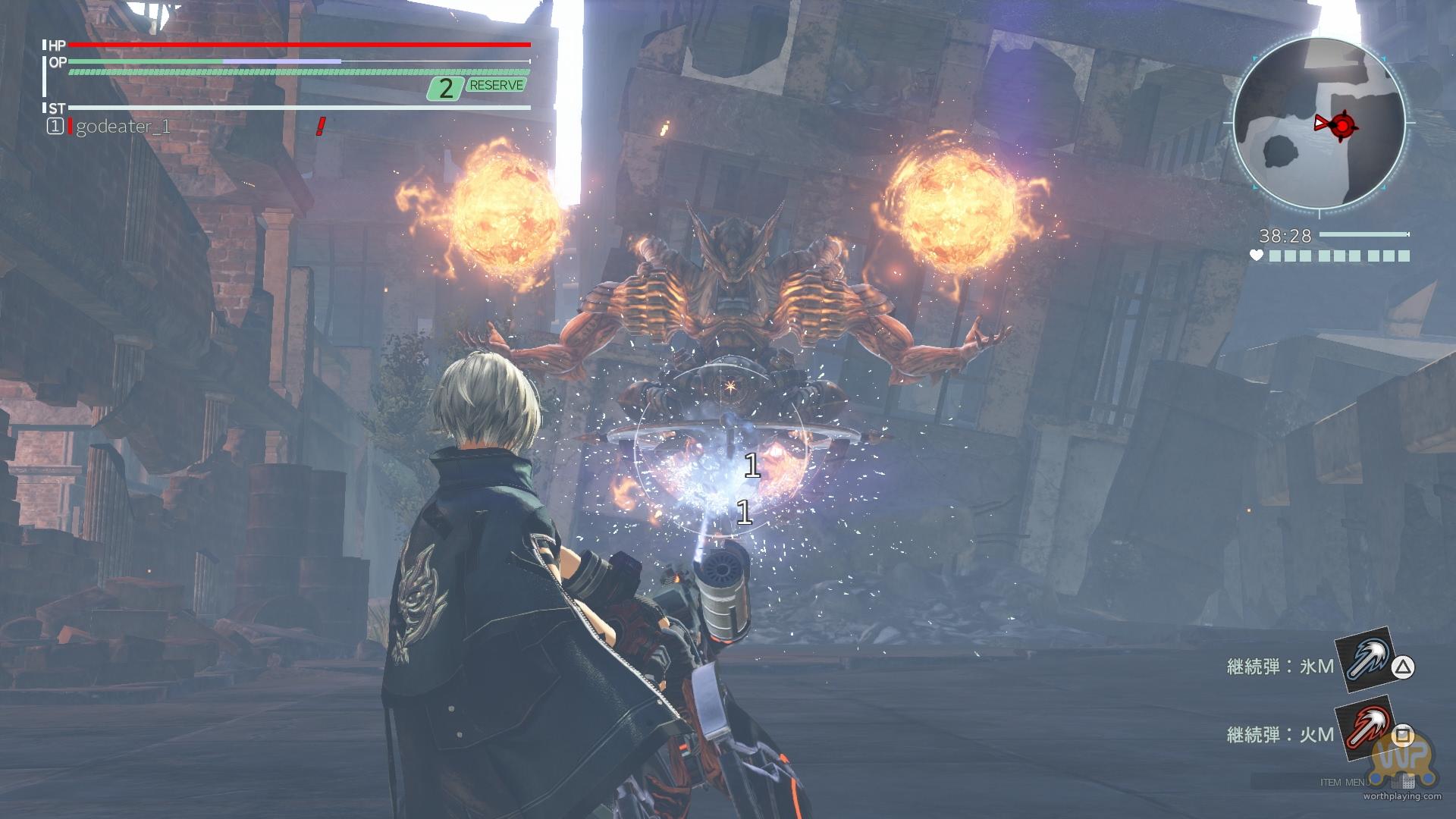The width and height of the screenshot is (1456, 819).
Task: Click the red target marker on minimap
Action: pyautogui.click(x=1342, y=124)
